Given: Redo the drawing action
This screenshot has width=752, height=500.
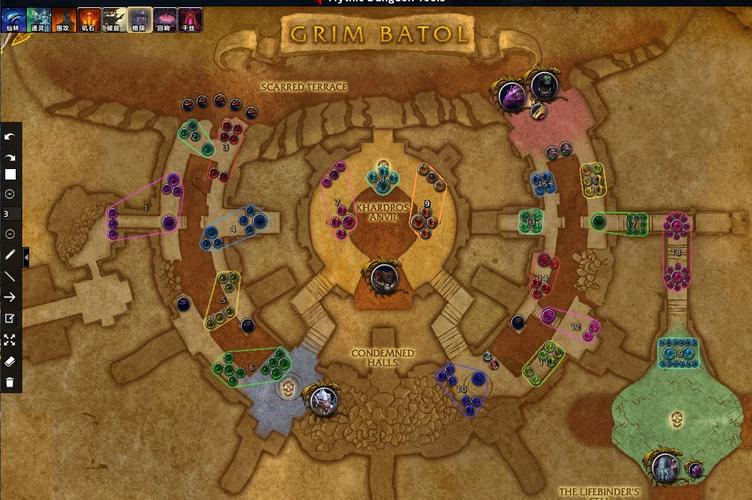Looking at the screenshot, I should click(x=10, y=156).
